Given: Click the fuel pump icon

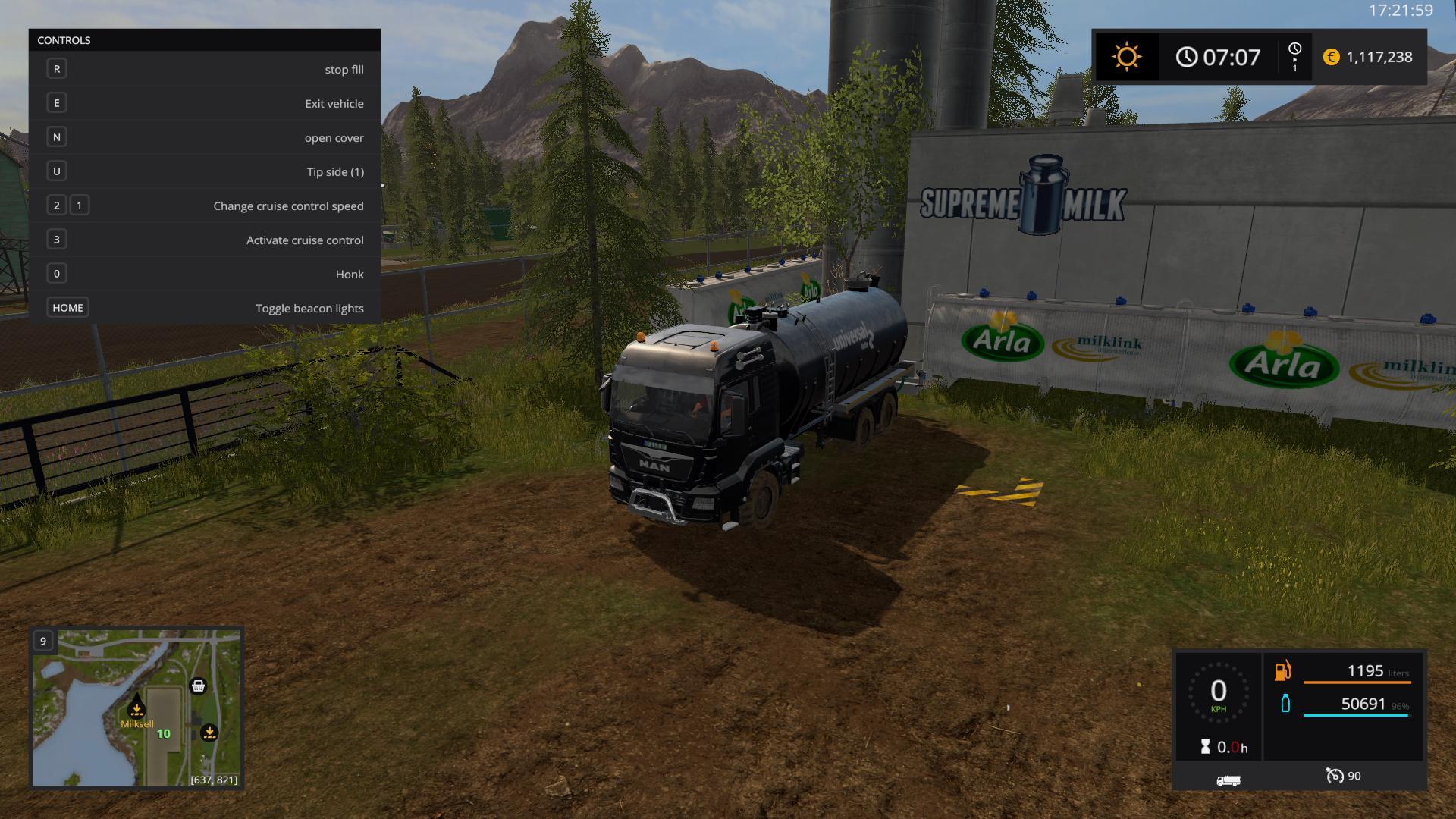Looking at the screenshot, I should point(1282,671).
